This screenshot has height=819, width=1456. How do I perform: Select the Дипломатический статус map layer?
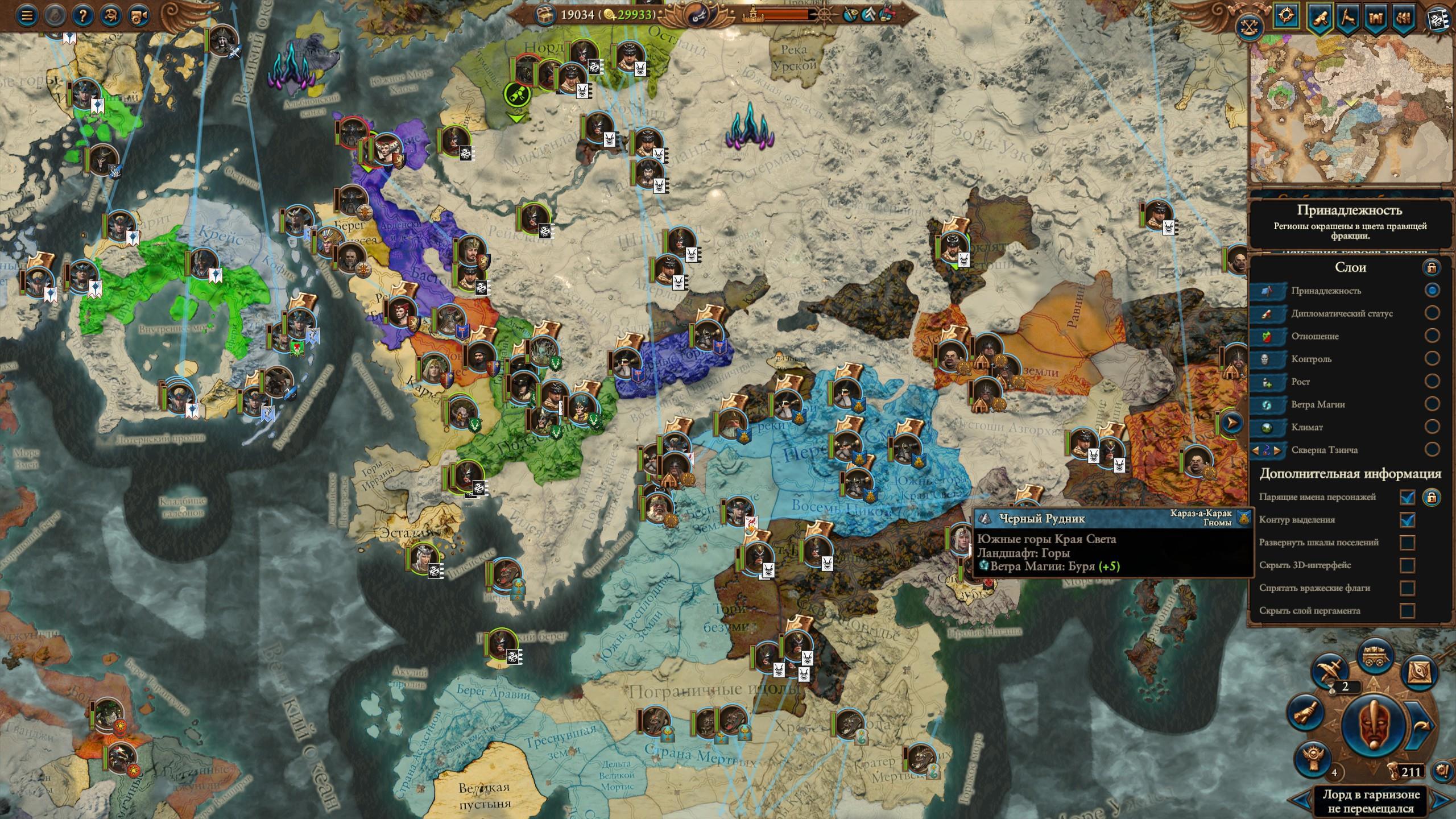(1432, 313)
